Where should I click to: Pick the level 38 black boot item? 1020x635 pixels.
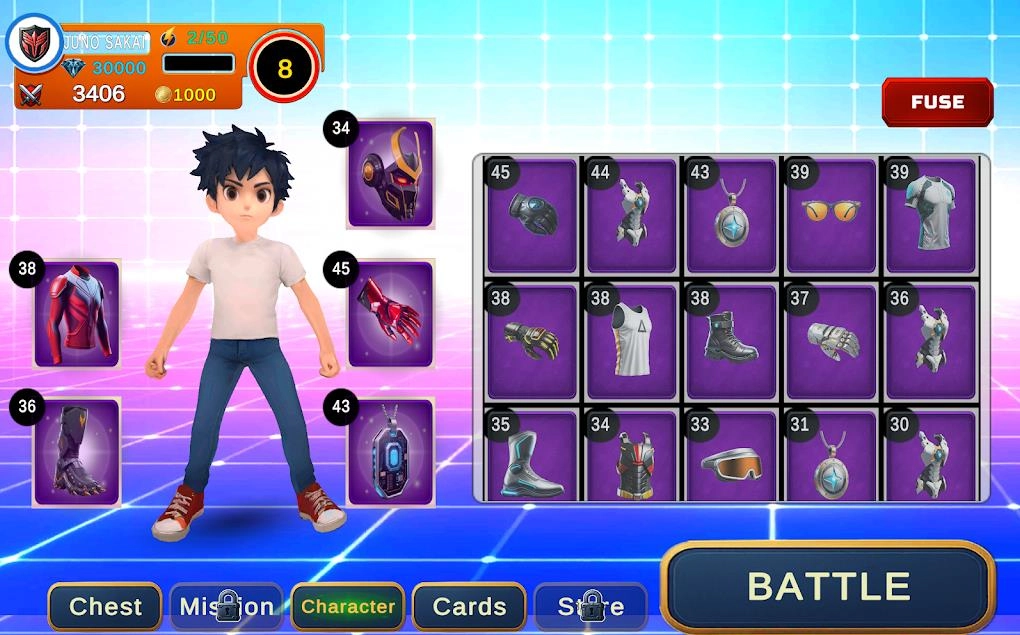coord(731,341)
